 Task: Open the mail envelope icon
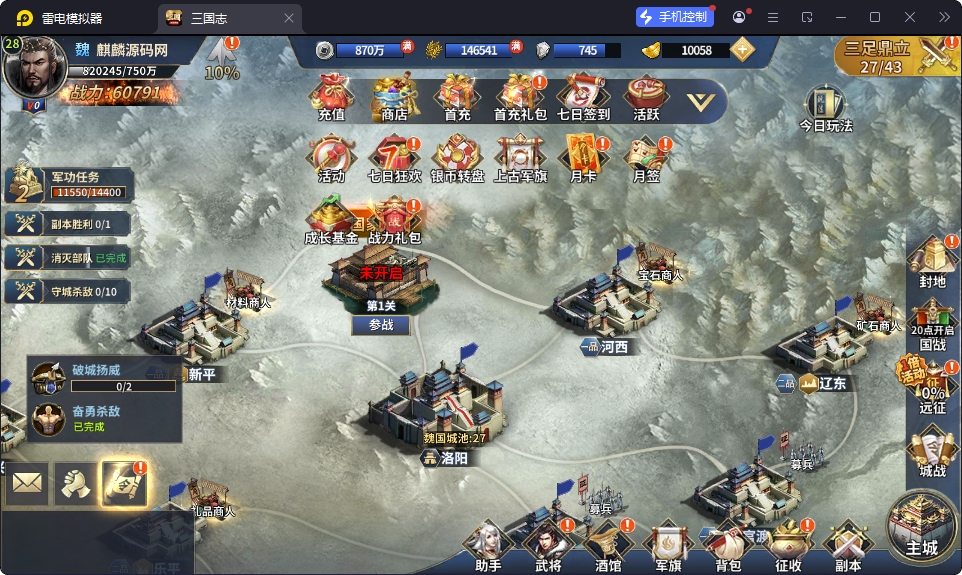point(27,484)
